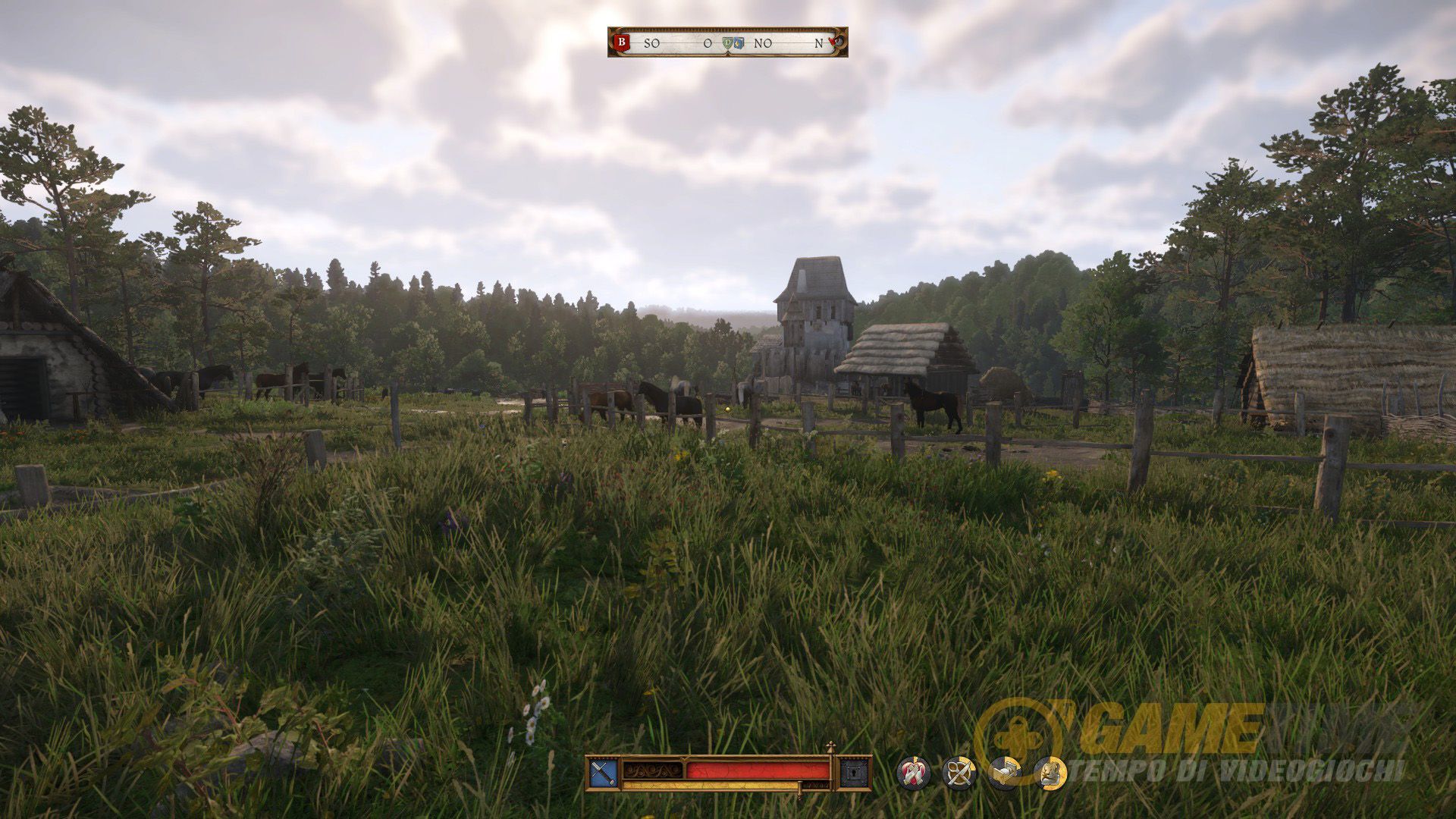Click the red B quest marker on compass
The height and width of the screenshot is (819, 1456).
[x=623, y=42]
